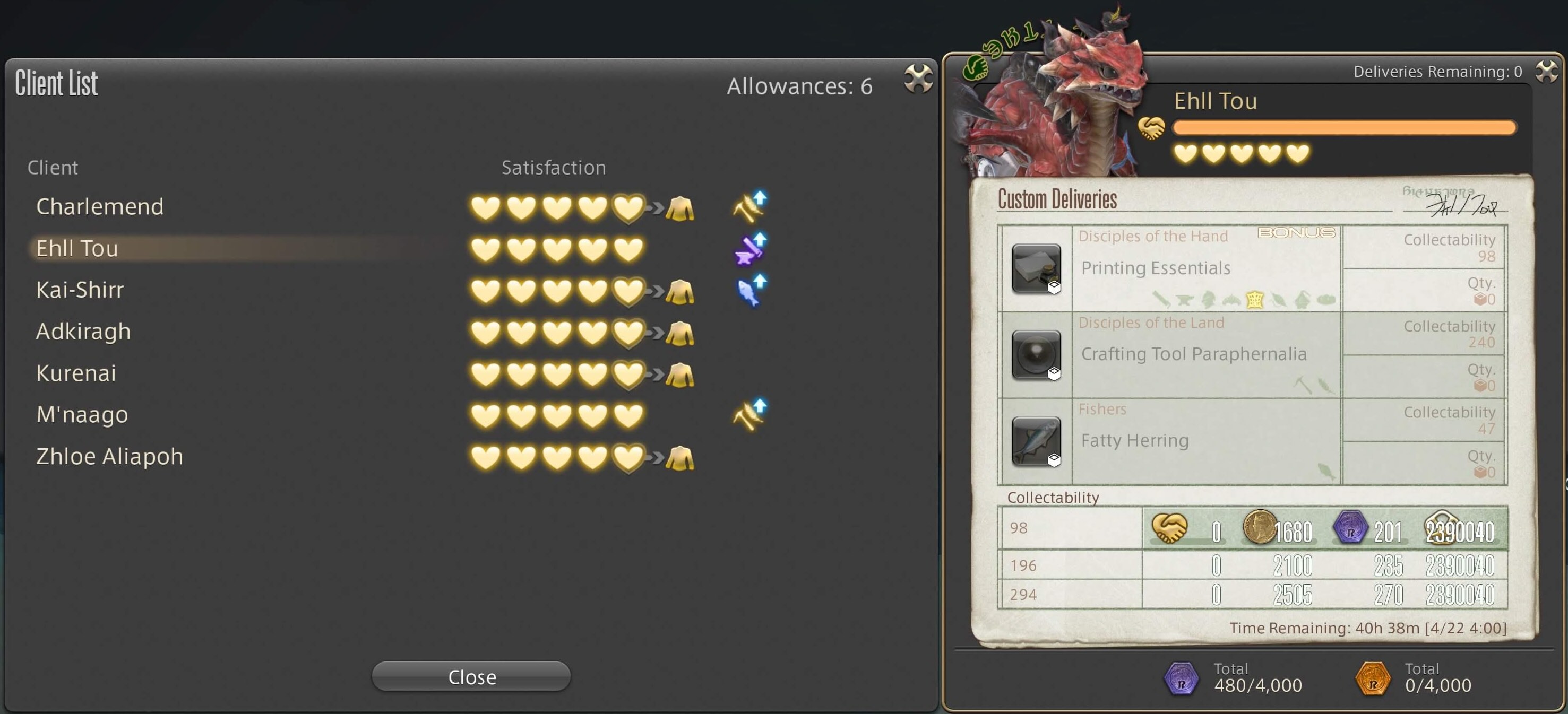The image size is (1568, 714).
Task: Select Kai-Shirr from the clients
Action: coord(80,290)
